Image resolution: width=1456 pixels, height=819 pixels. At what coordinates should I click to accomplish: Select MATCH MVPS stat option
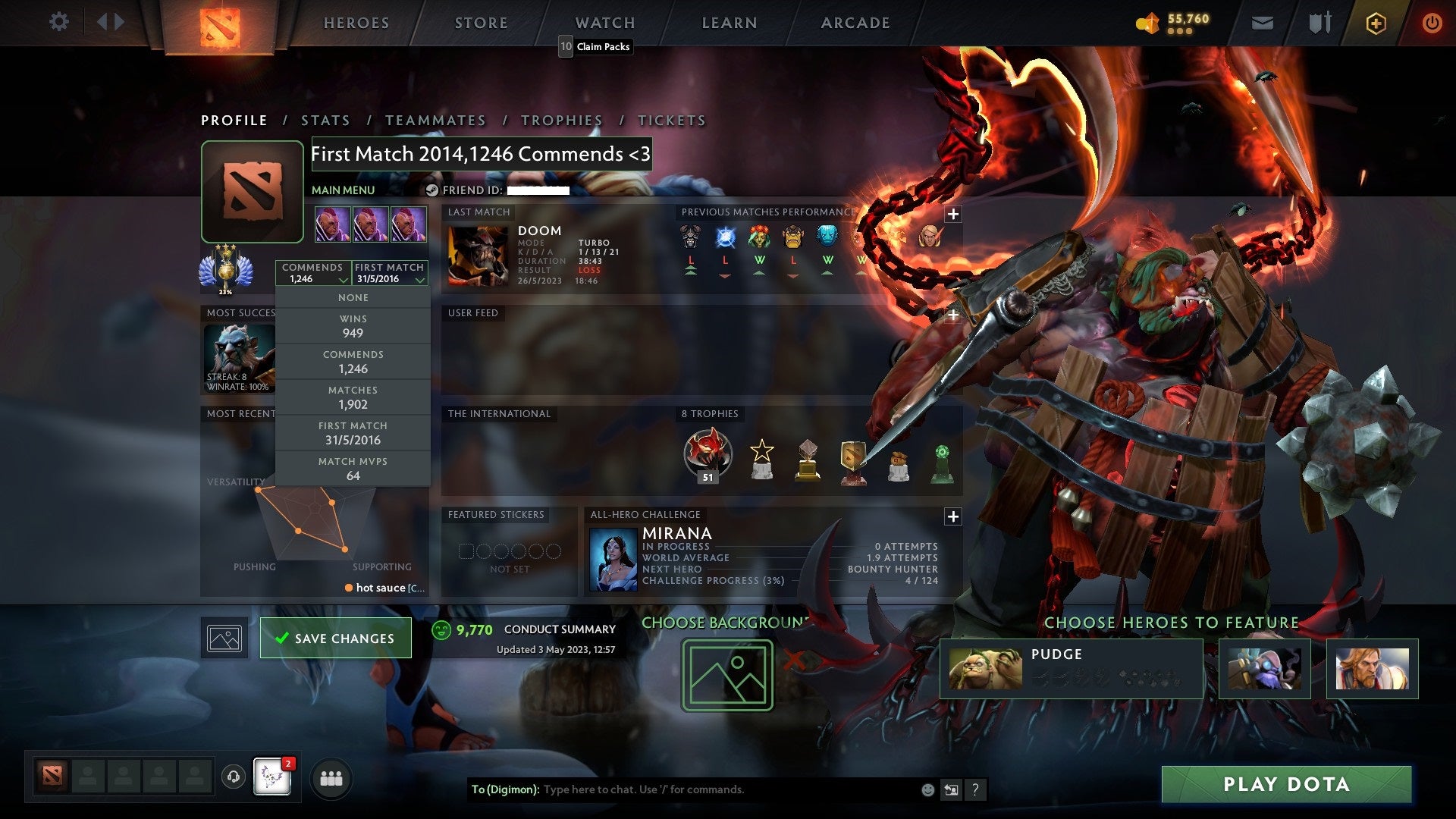click(353, 467)
